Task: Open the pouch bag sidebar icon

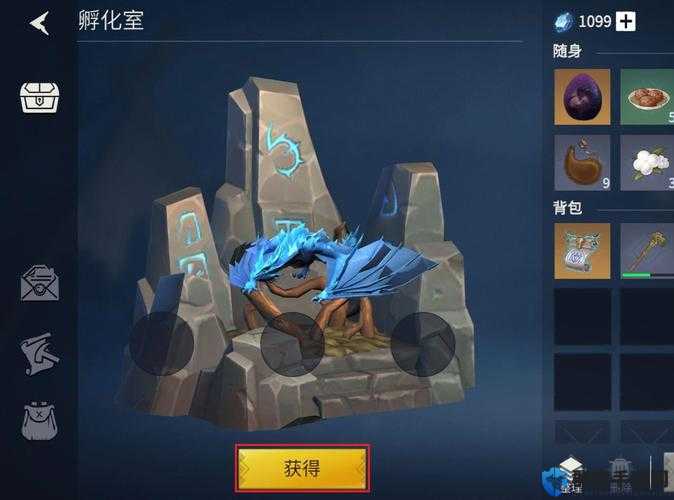Action: [39, 422]
